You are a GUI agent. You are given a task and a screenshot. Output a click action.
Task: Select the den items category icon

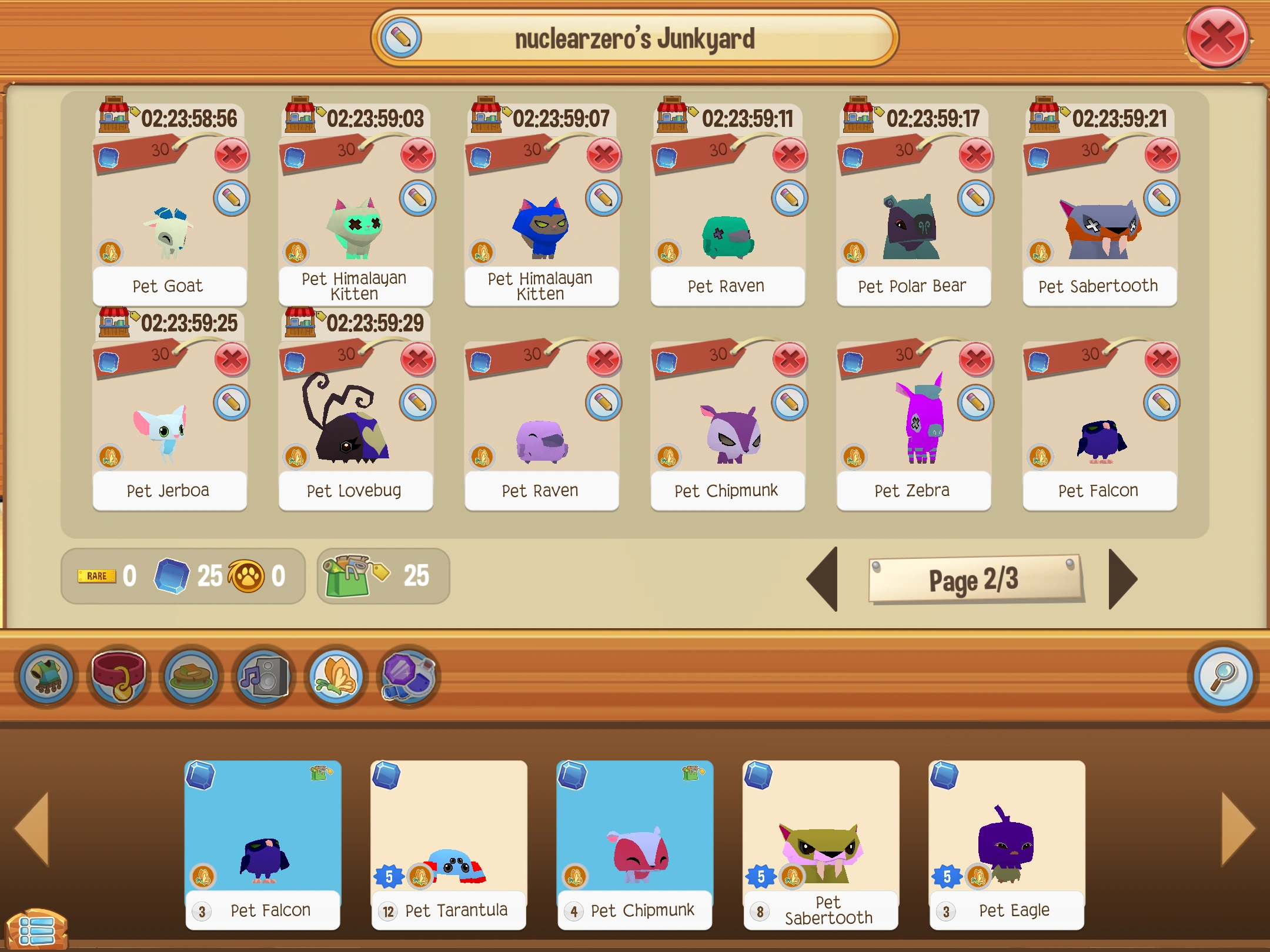point(191,676)
